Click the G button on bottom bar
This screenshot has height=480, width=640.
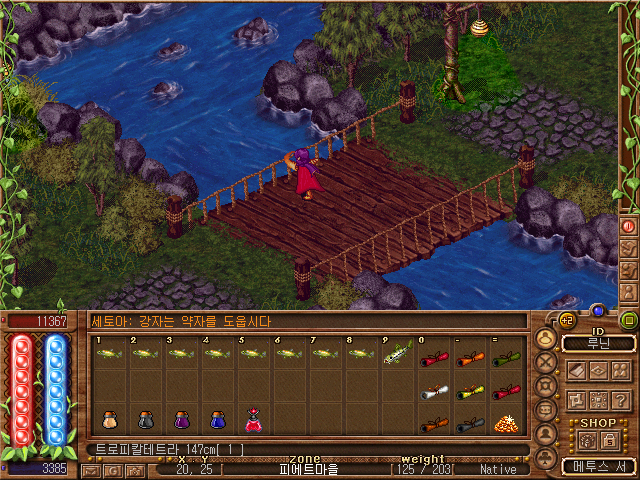[113, 469]
